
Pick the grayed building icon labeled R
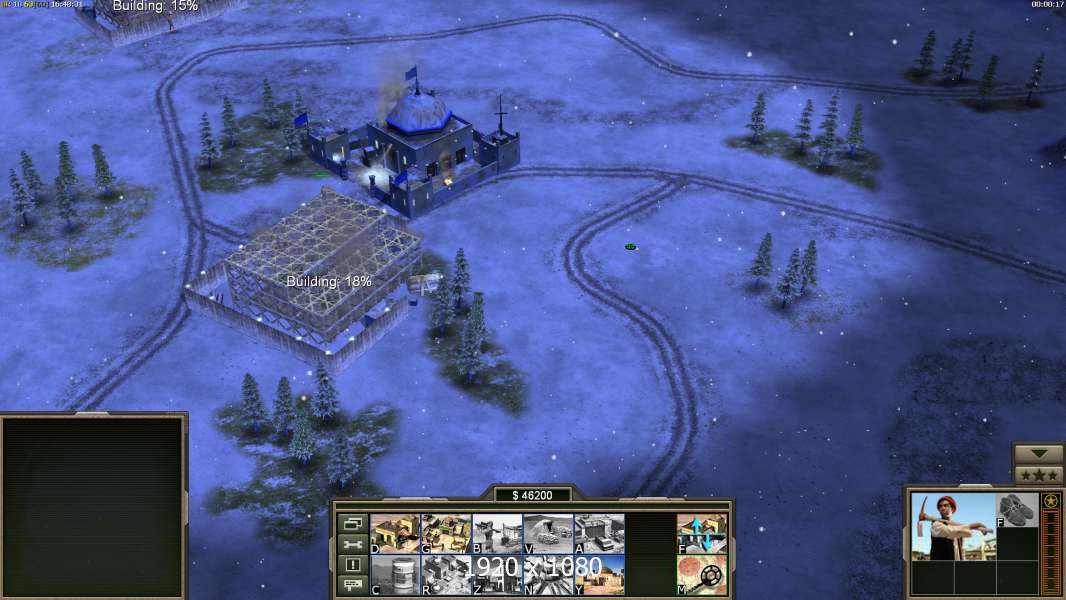pos(446,575)
